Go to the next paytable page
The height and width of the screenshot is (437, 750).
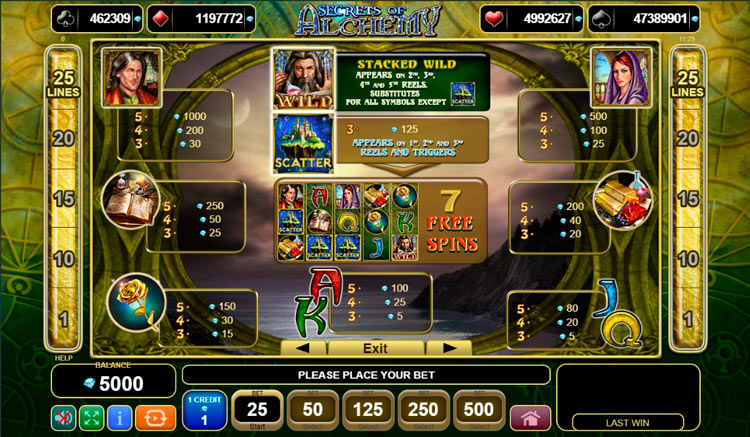pos(448,348)
